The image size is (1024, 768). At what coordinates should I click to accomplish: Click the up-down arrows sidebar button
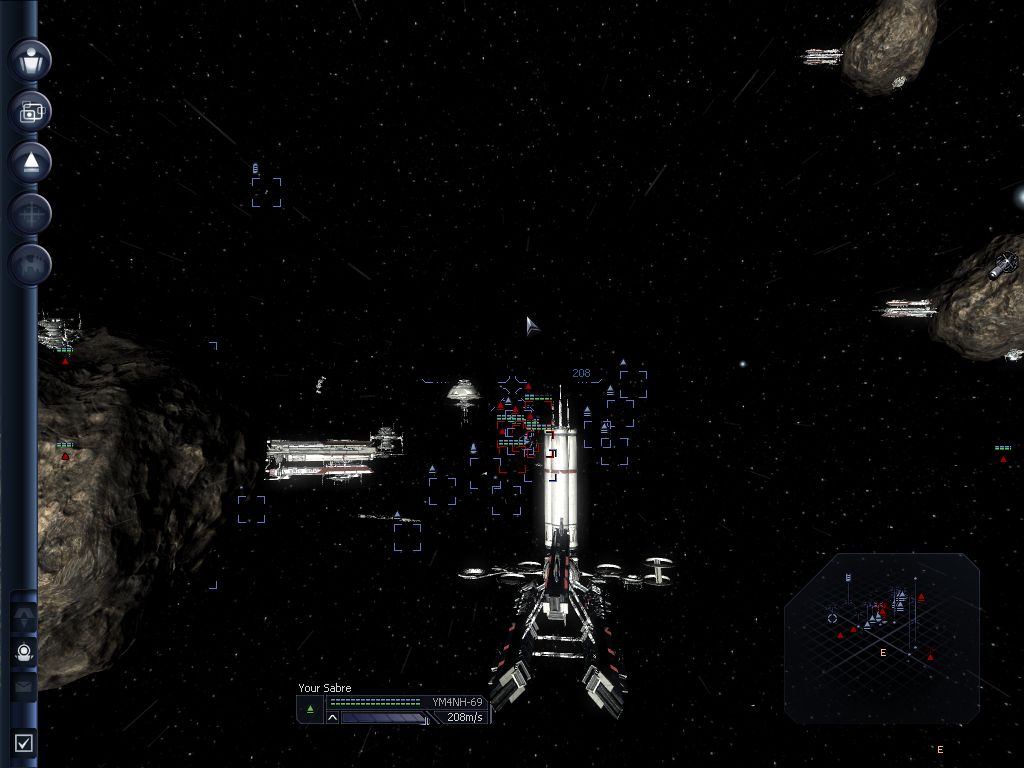[24, 616]
